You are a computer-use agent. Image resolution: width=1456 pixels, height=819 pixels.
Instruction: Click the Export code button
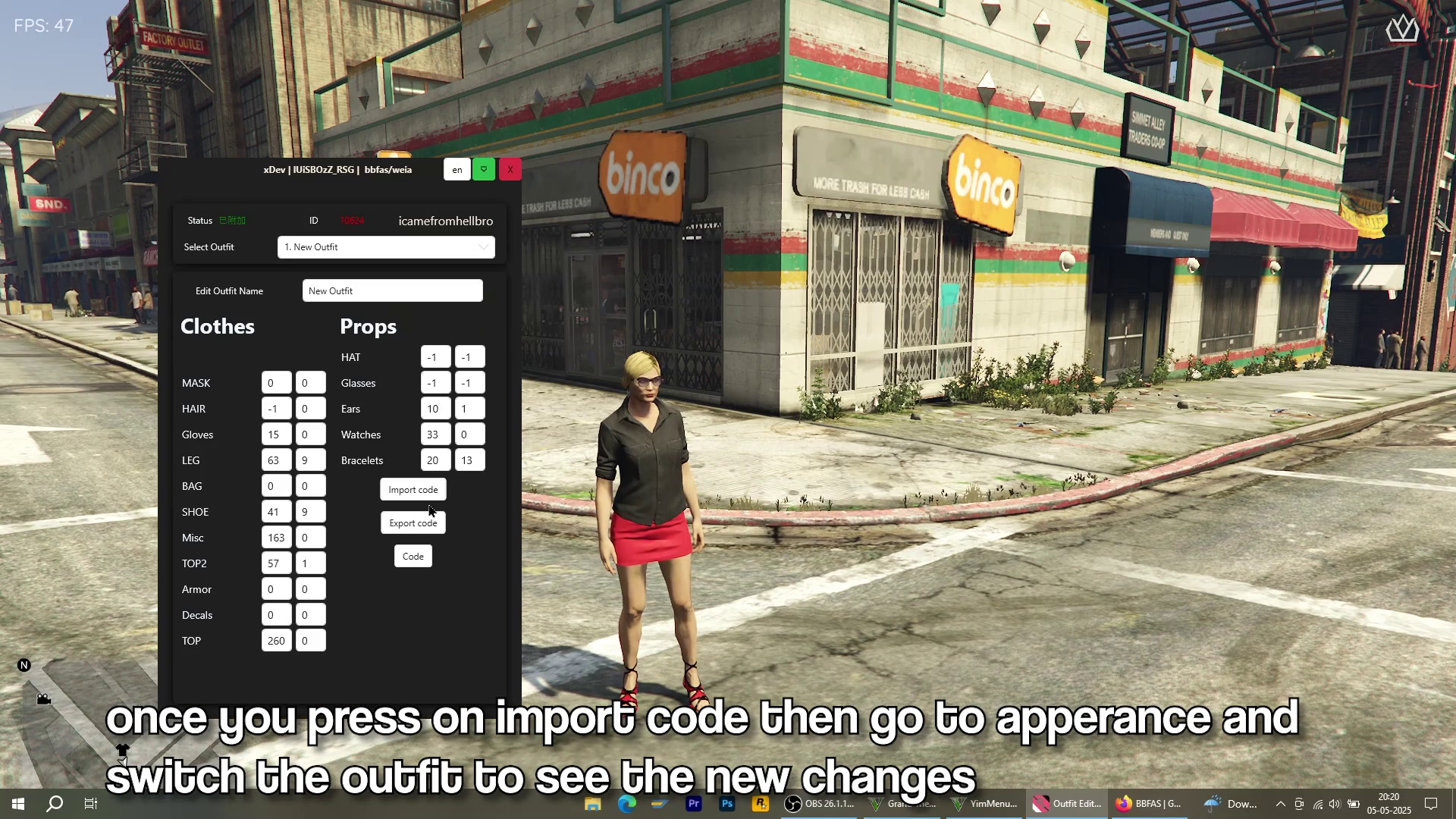point(413,523)
